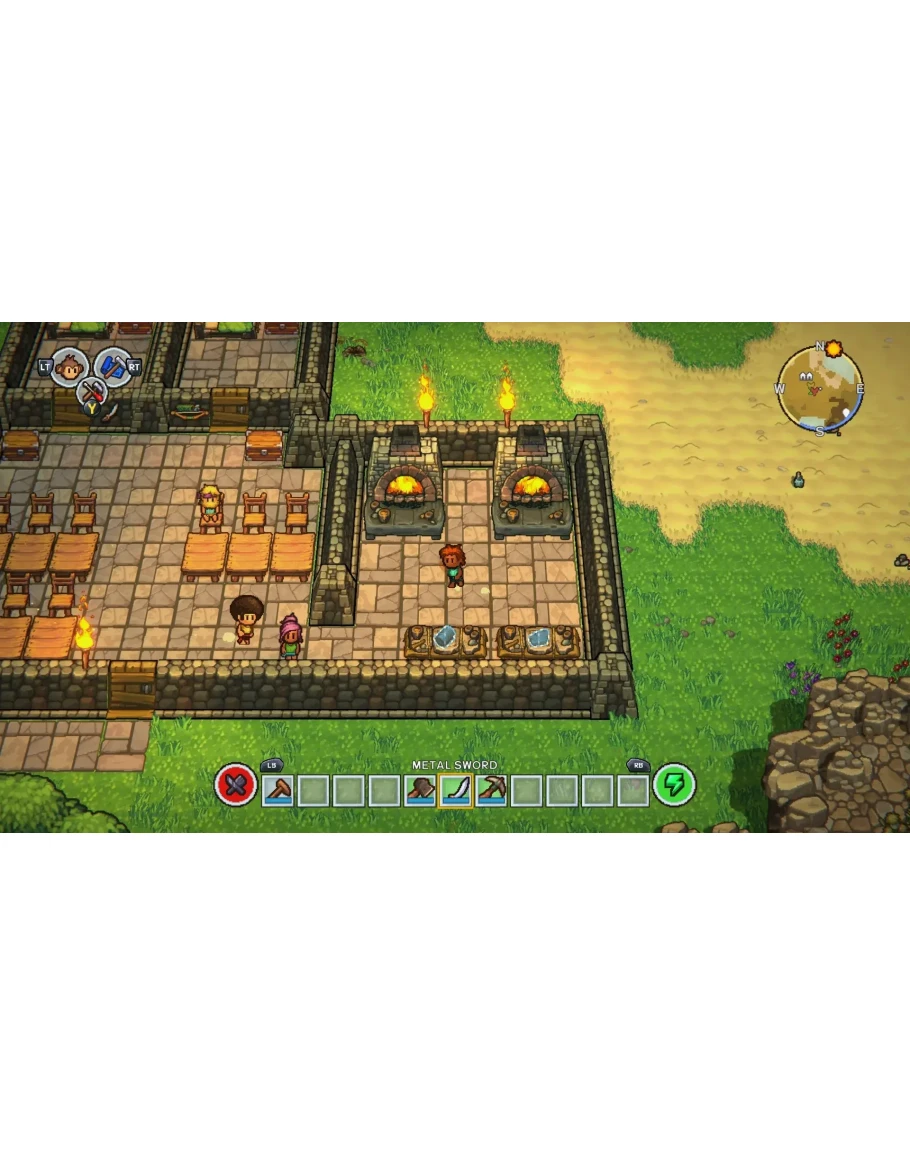Screen dimensions: 910x1155
Task: Click the sun day-time icon on the minimap
Action: point(833,349)
